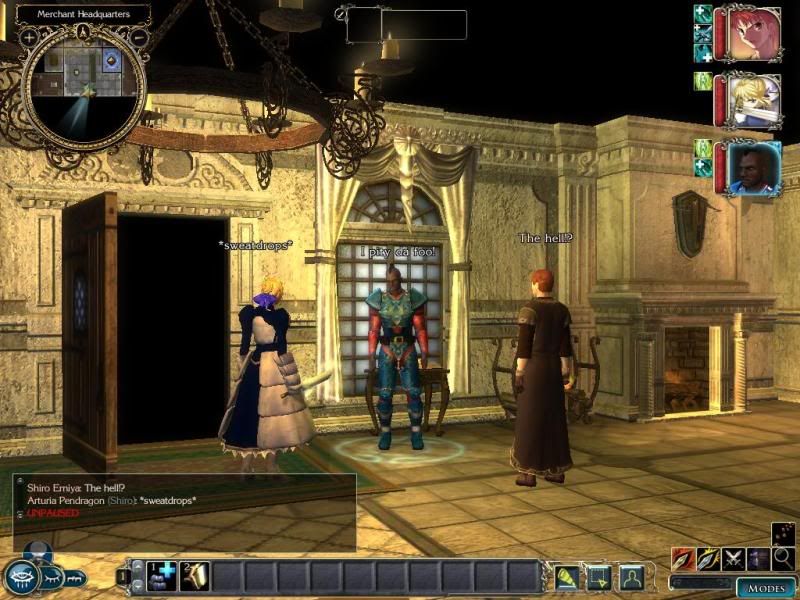Activate the crossed swords mode icon

pos(733,559)
